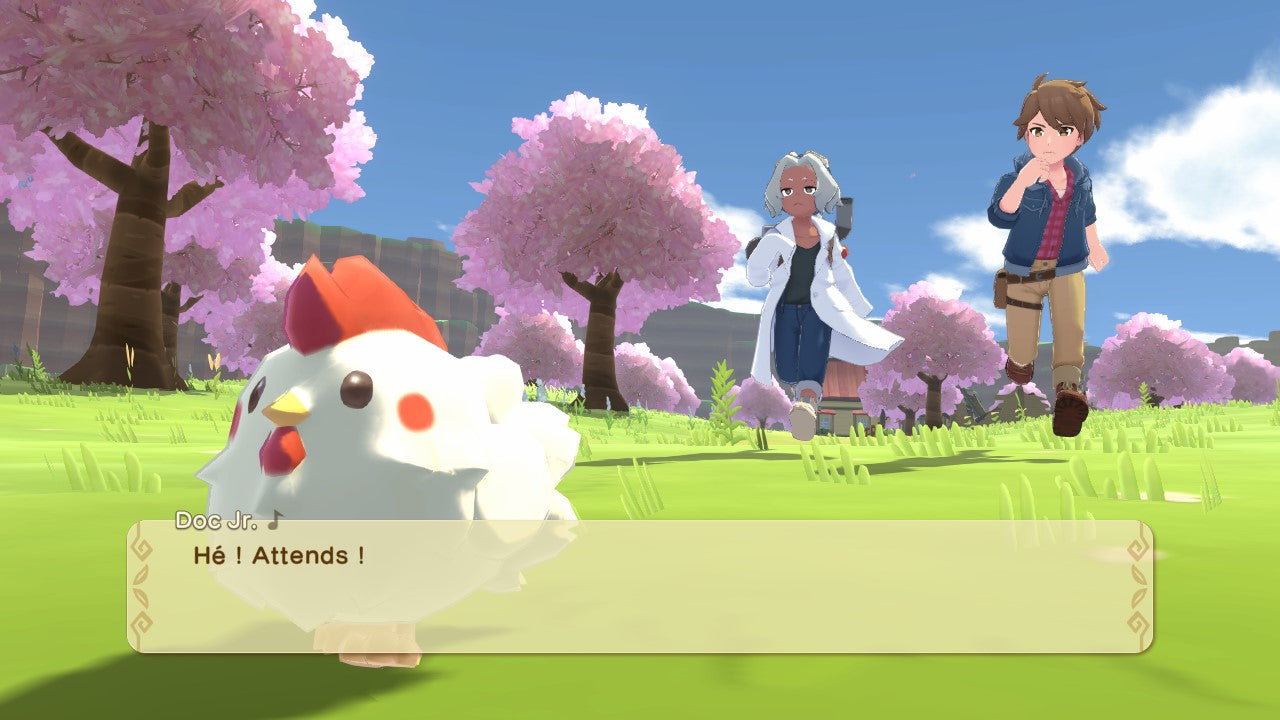Click the upper leaf decoration on the left border
This screenshot has width=1280, height=720.
(141, 576)
